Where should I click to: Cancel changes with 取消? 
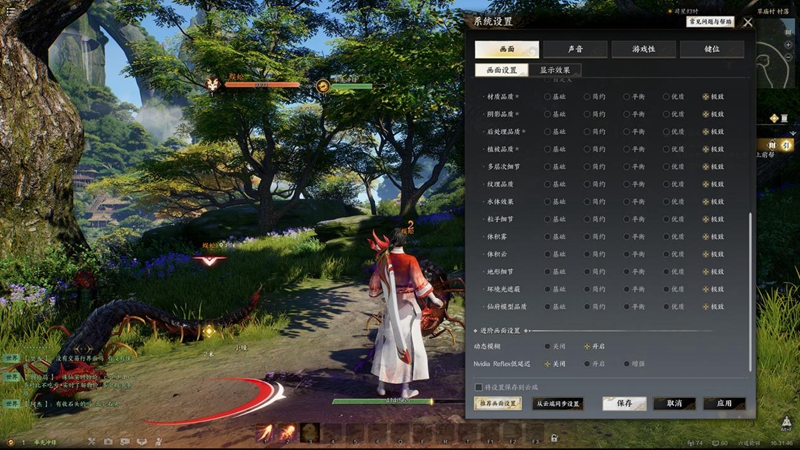(674, 404)
